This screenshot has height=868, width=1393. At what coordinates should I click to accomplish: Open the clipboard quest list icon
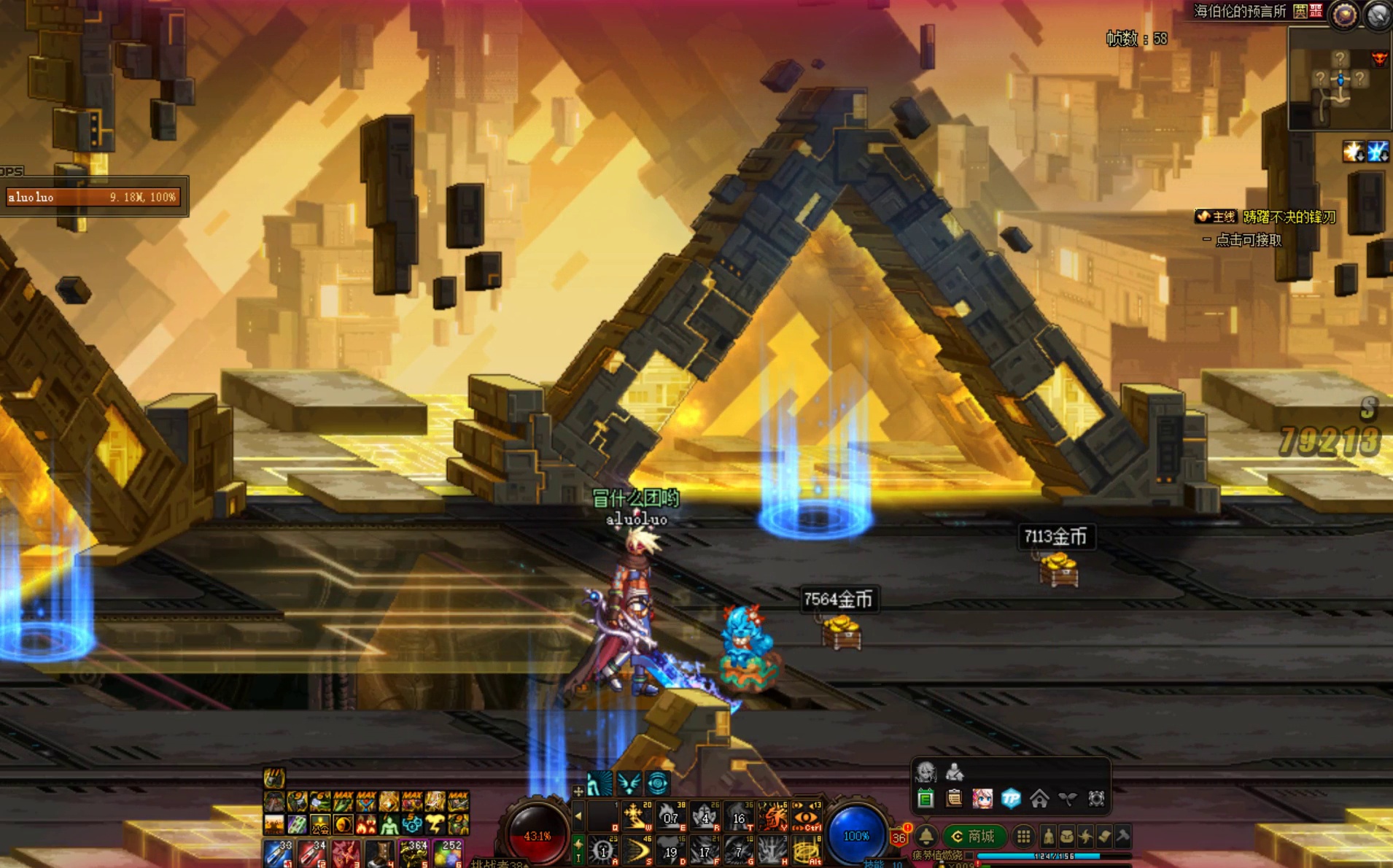(954, 799)
